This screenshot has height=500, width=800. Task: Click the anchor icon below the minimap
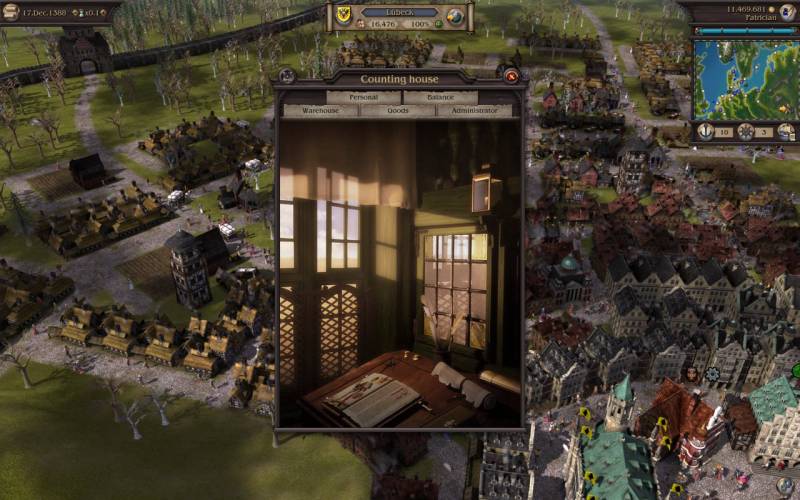[x=705, y=131]
